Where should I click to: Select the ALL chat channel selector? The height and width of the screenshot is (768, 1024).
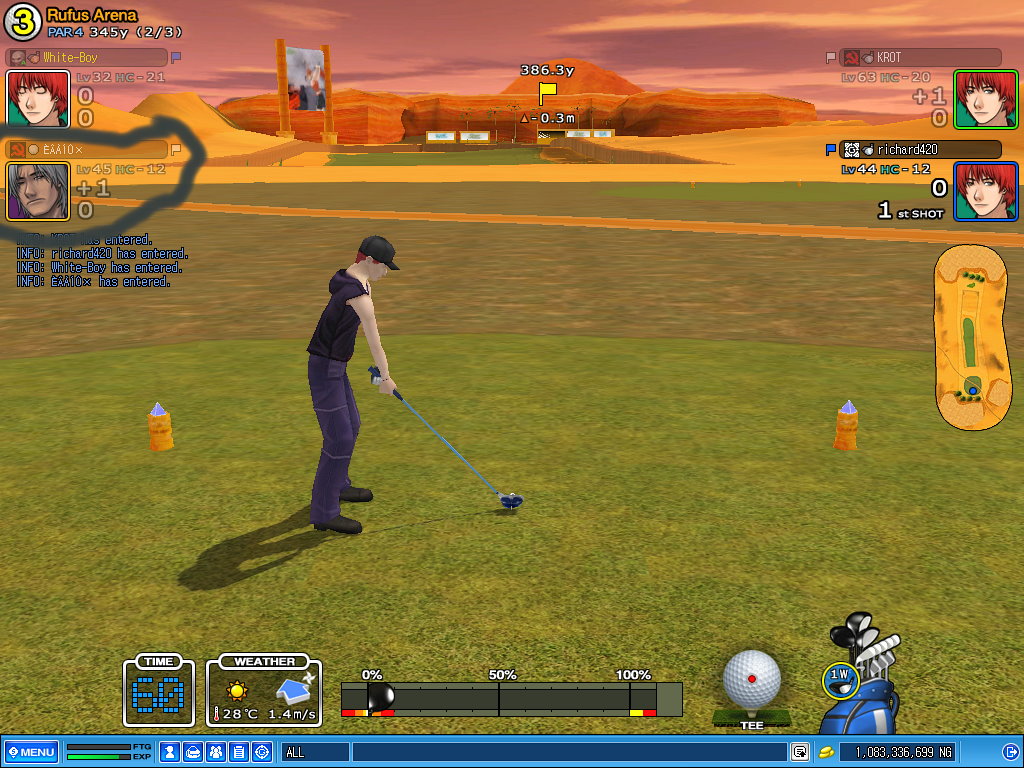pyautogui.click(x=315, y=751)
